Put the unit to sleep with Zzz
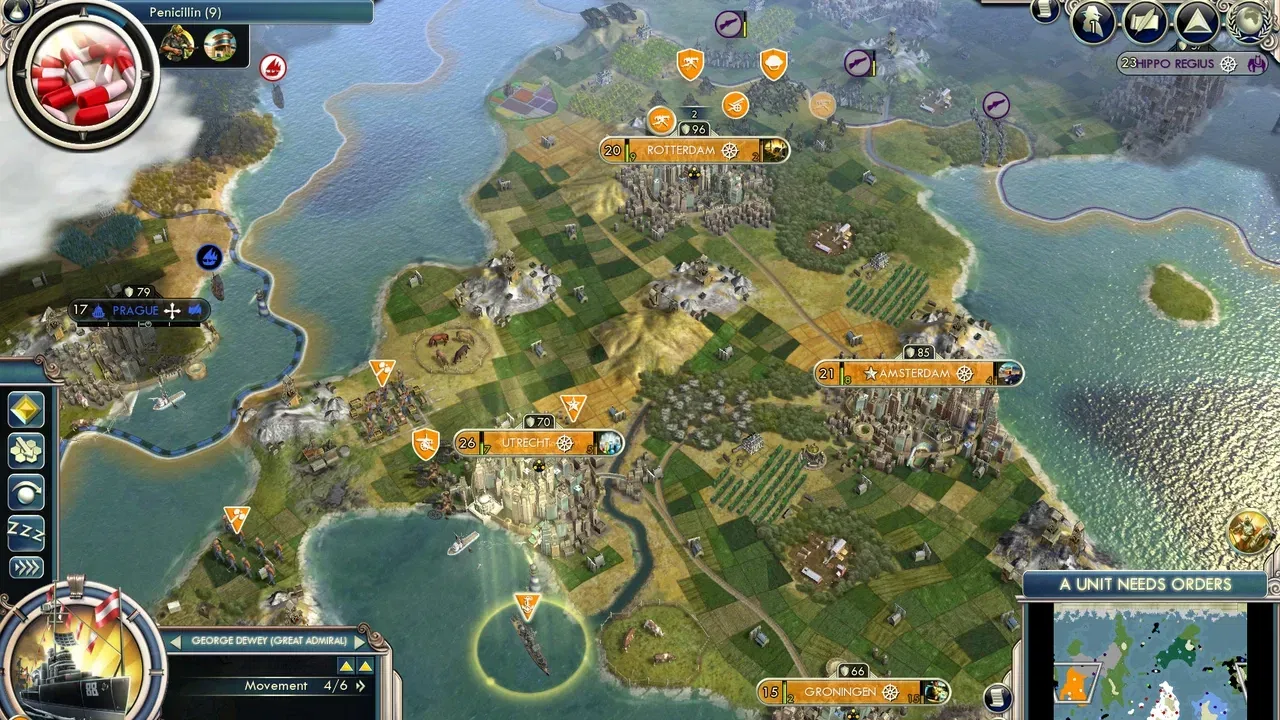The width and height of the screenshot is (1280, 720). click(26, 531)
